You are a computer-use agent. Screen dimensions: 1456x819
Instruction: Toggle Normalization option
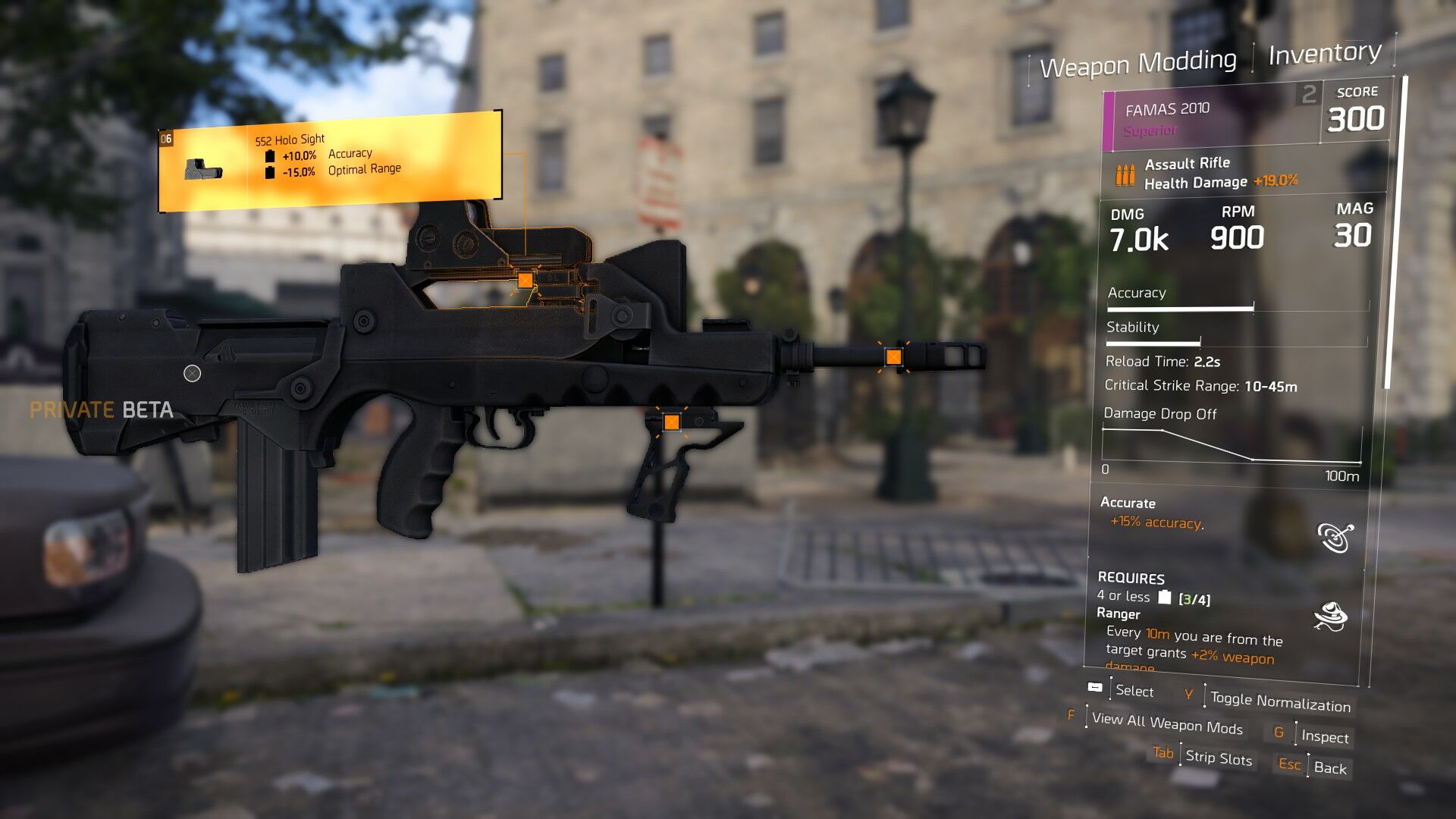click(x=1279, y=701)
